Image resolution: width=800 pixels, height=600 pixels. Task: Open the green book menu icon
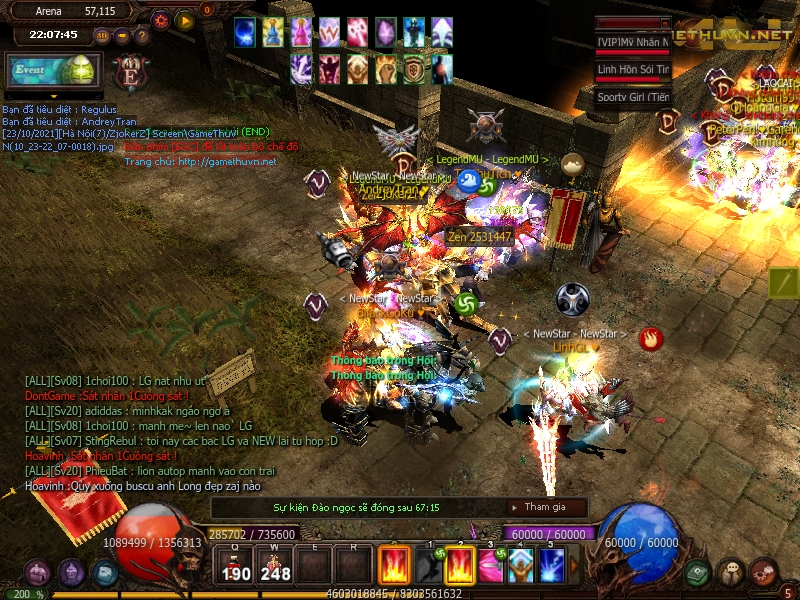(x=698, y=573)
